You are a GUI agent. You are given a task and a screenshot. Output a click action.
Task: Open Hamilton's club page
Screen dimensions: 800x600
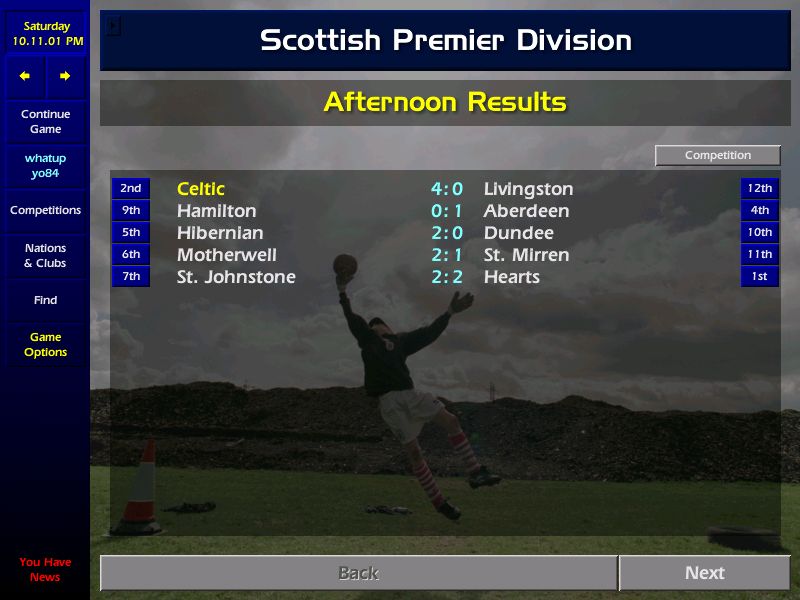[216, 211]
